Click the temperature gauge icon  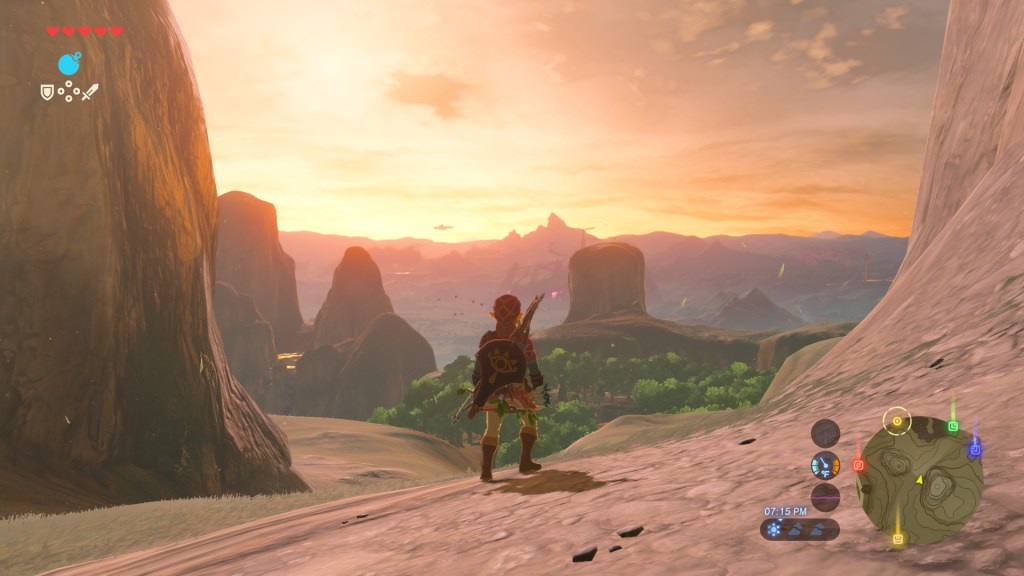coord(825,465)
